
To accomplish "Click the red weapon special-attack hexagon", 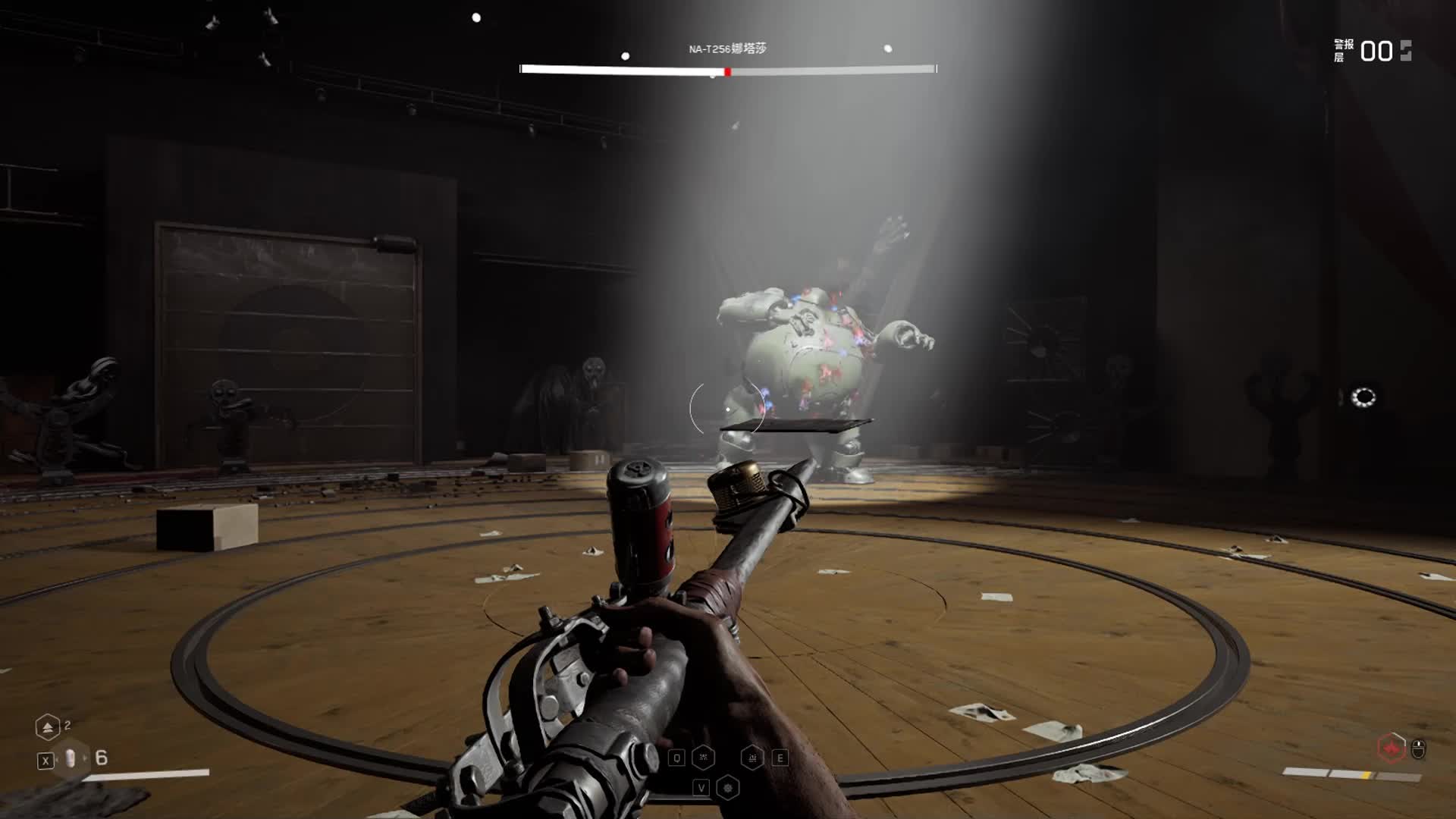I will point(1392,748).
